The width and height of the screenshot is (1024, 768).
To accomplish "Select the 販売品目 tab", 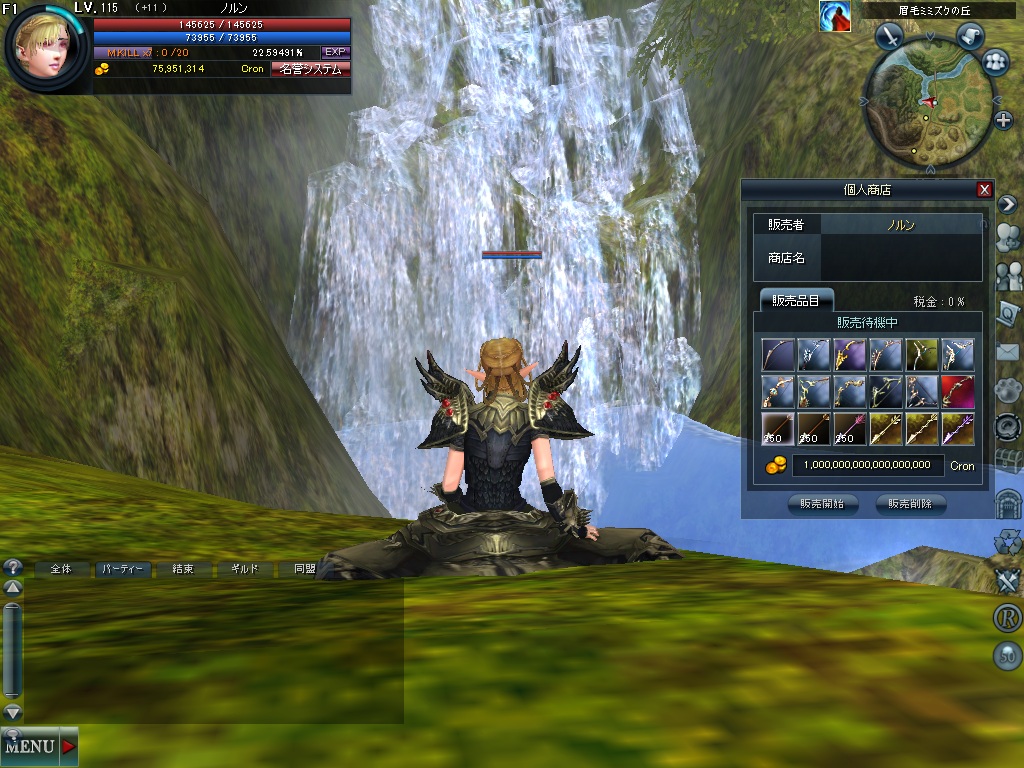I will (795, 301).
